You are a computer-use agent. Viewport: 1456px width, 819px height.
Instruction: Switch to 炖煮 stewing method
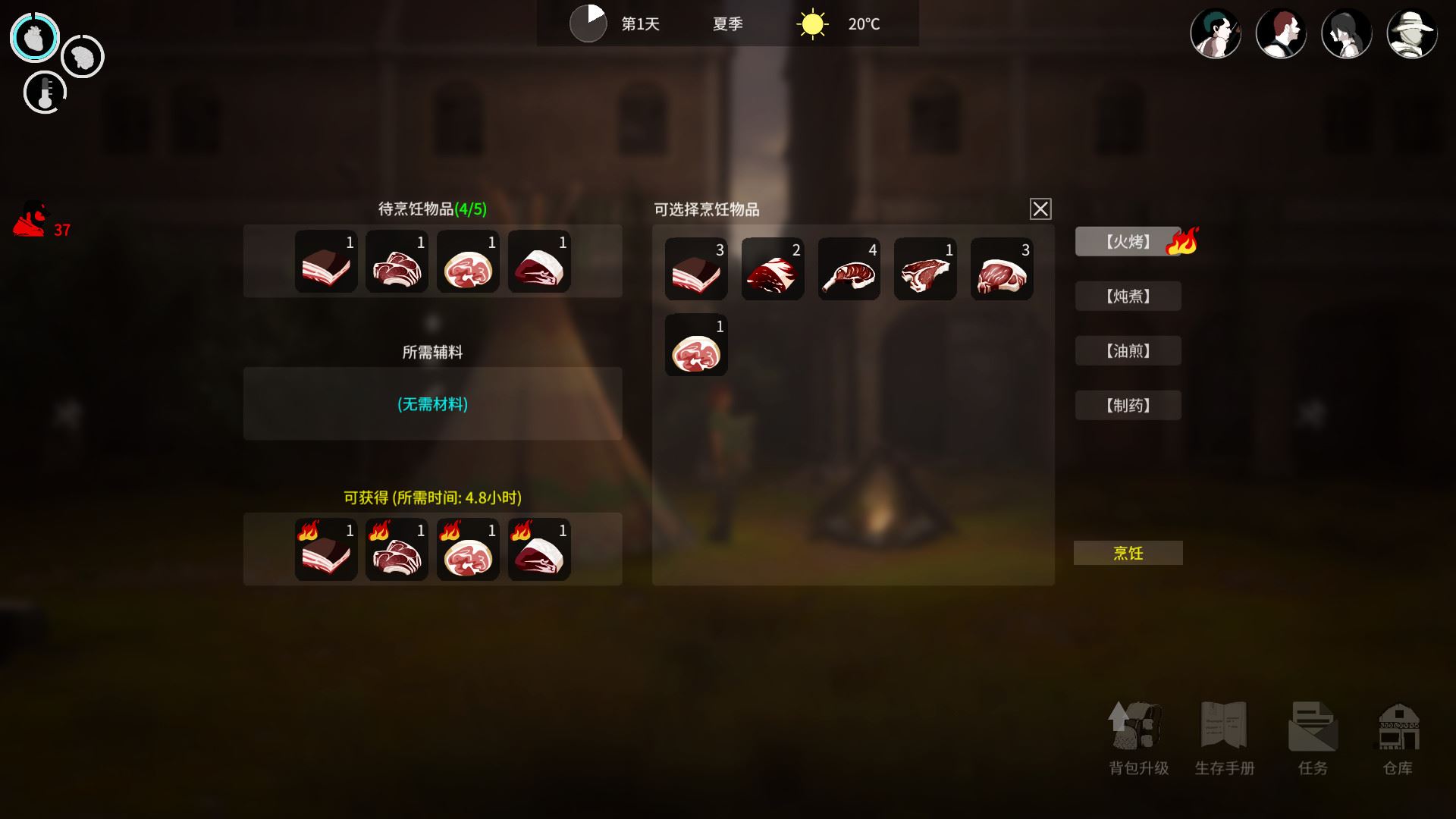click(x=1128, y=297)
